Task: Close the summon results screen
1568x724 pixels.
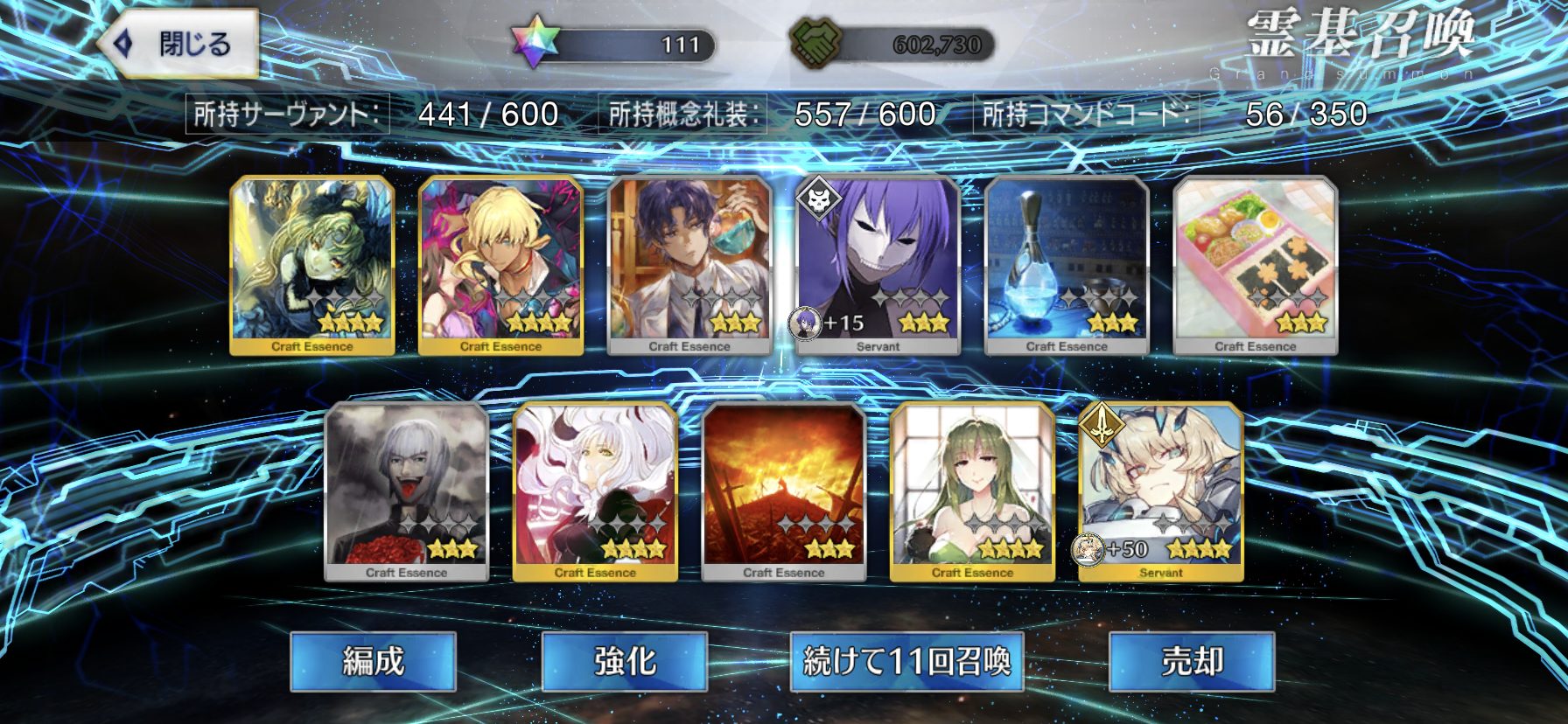Action: (x=179, y=44)
